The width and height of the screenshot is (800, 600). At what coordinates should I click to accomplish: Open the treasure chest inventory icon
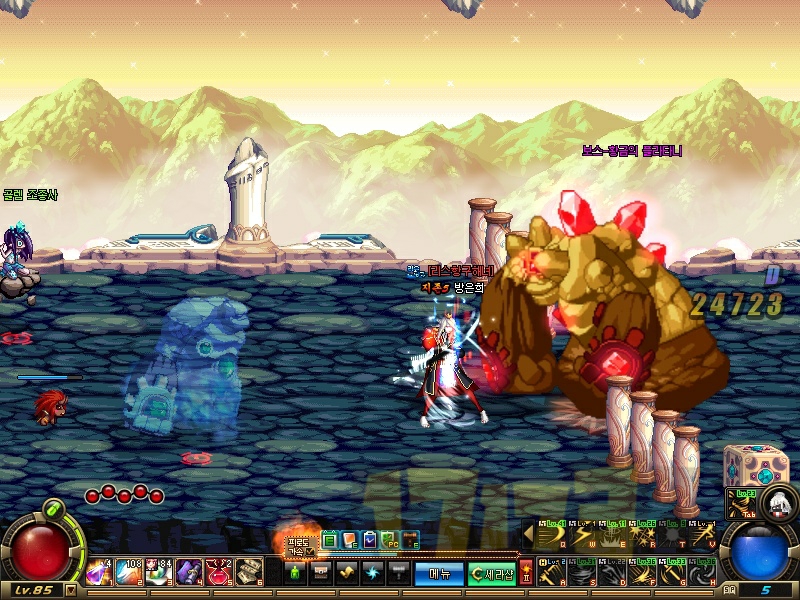(321, 573)
